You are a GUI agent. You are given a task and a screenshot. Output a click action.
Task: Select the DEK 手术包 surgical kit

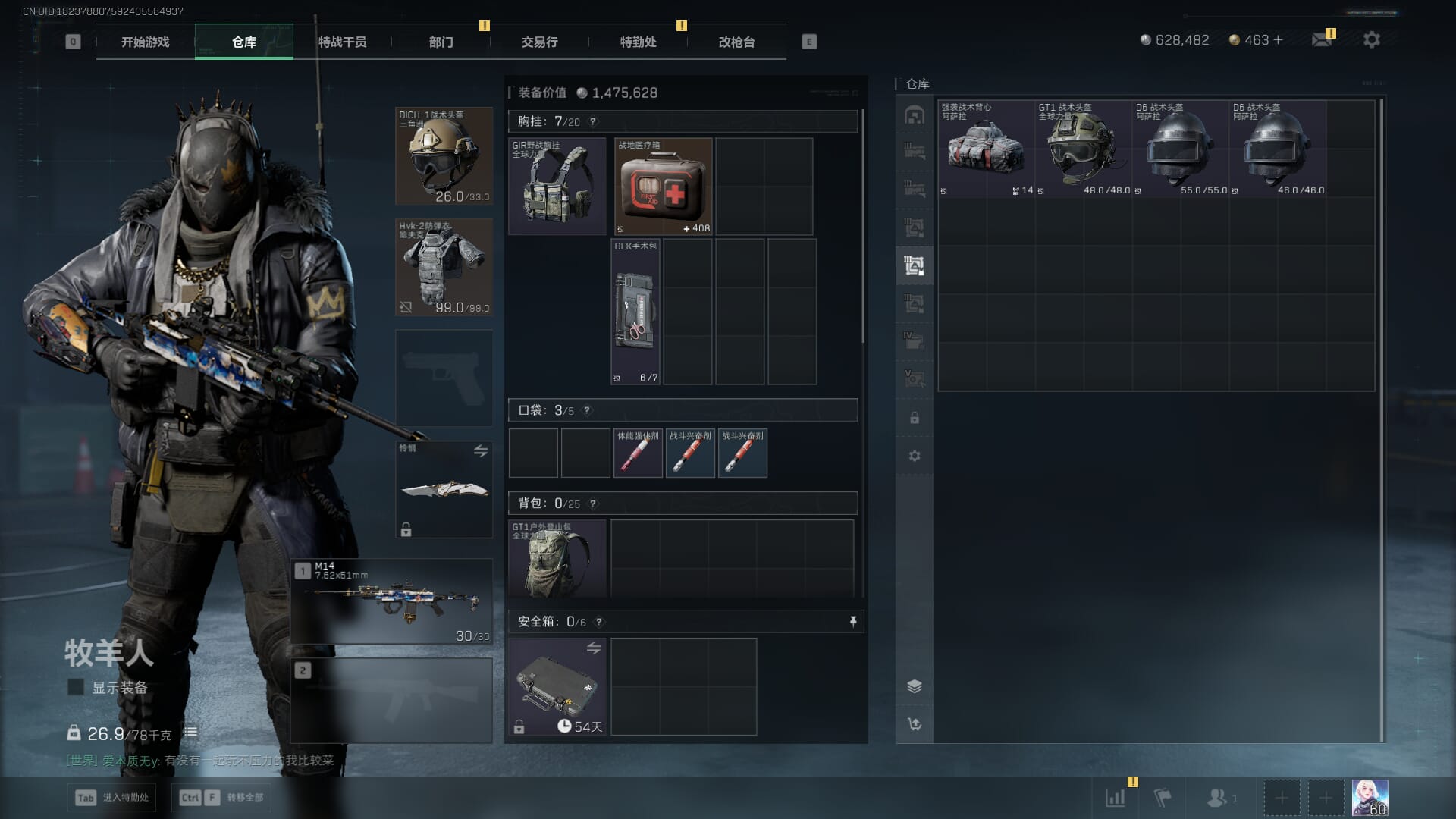pos(635,312)
